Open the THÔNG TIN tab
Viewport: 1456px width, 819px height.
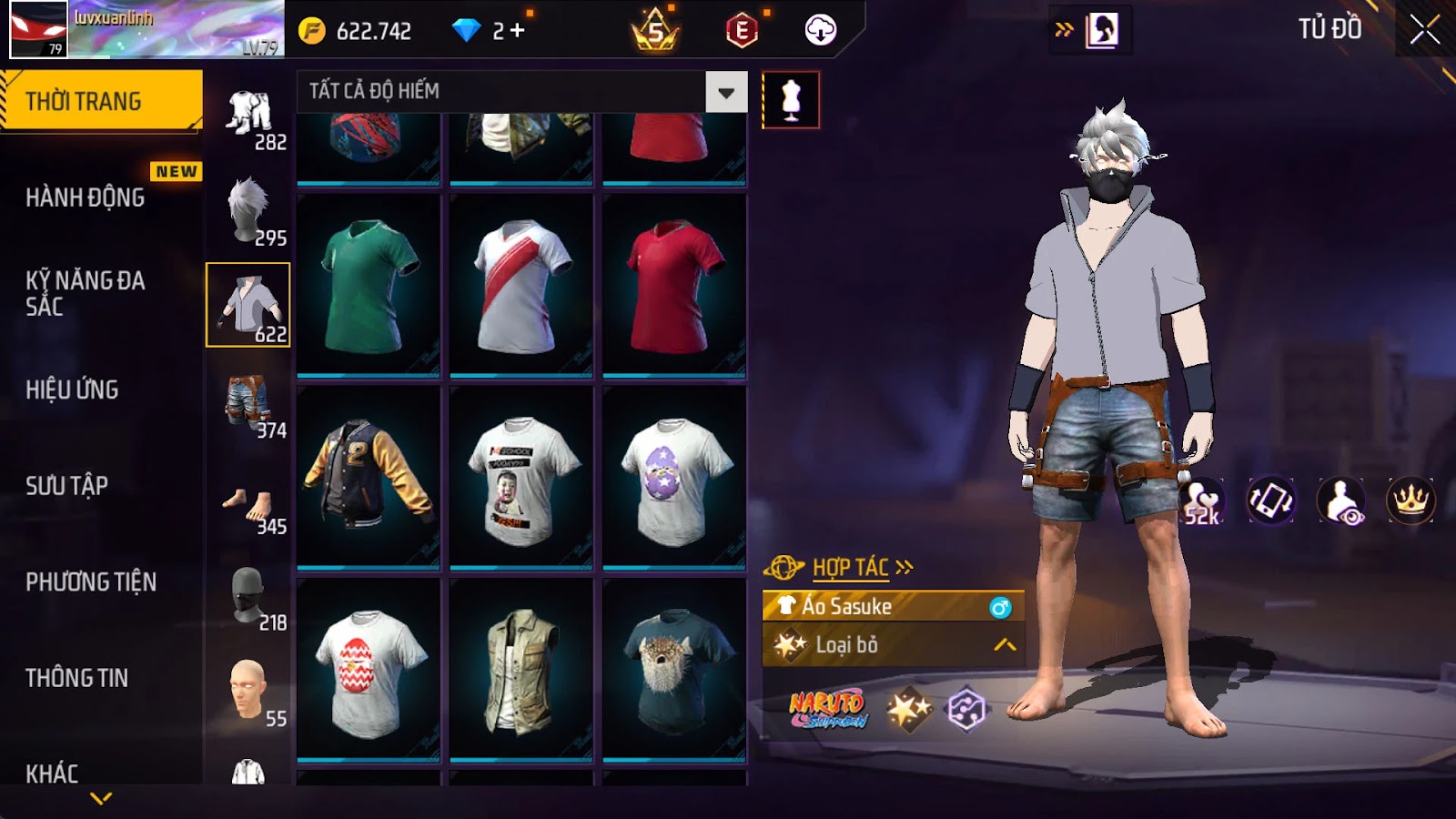click(x=77, y=678)
